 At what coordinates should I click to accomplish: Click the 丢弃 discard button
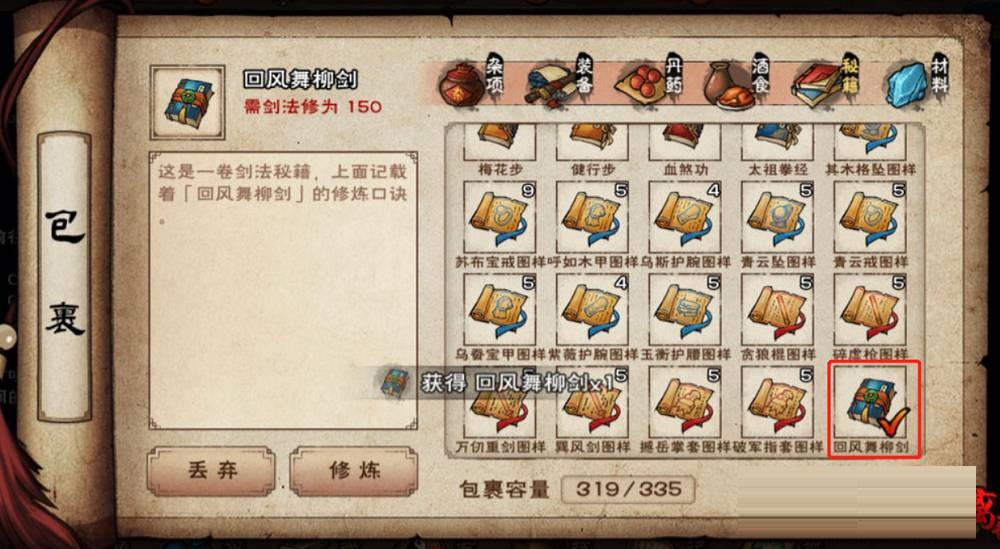click(x=211, y=471)
